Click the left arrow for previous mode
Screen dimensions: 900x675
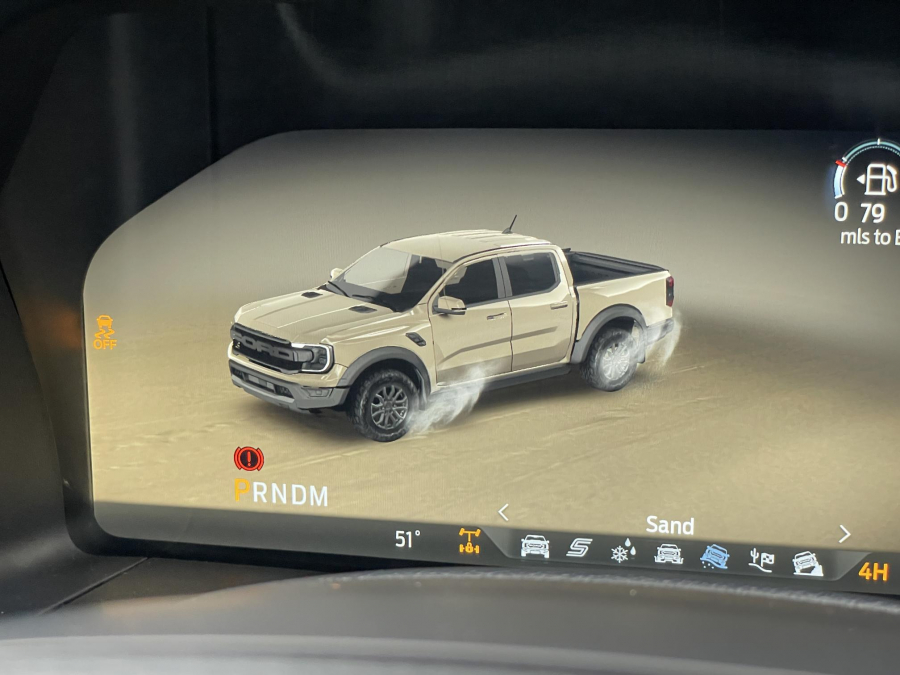pyautogui.click(x=503, y=513)
